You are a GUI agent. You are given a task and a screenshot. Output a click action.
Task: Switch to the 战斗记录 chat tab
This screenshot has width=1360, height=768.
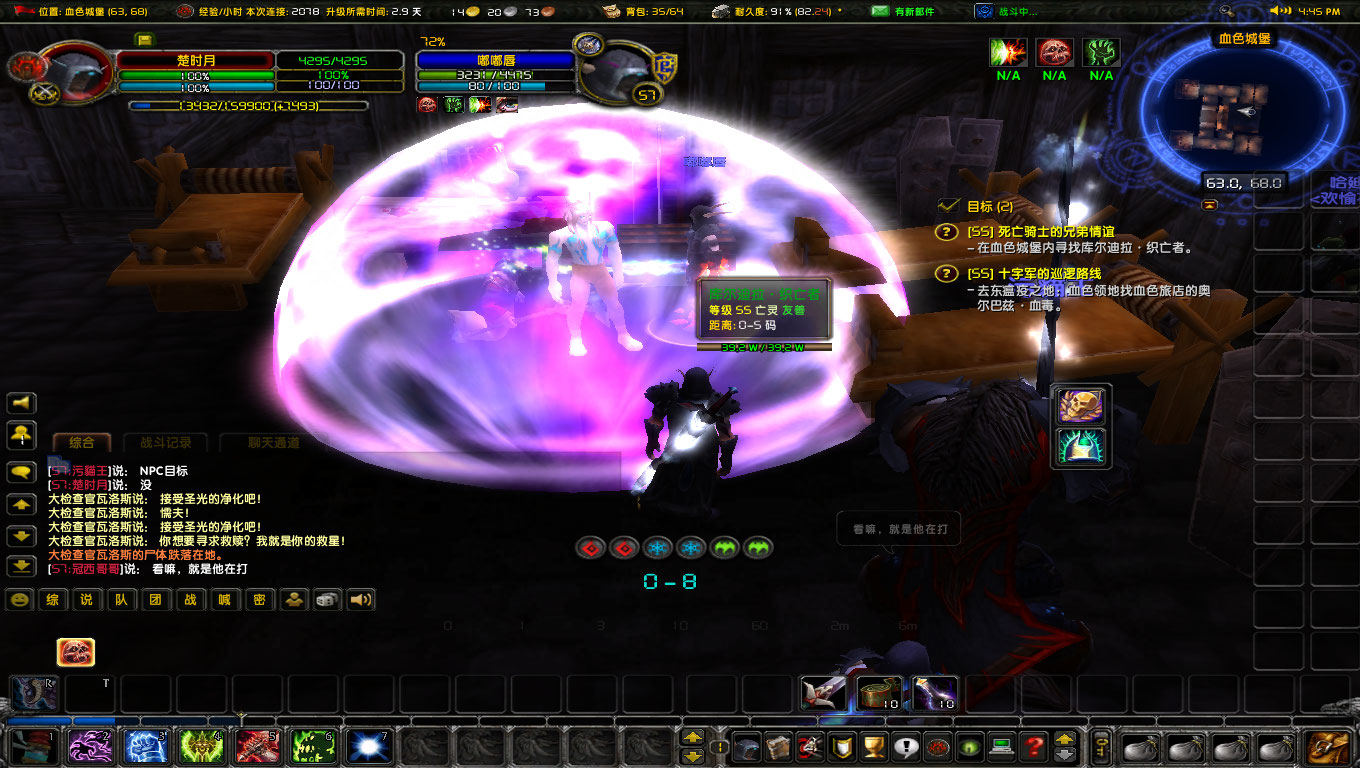tap(164, 441)
